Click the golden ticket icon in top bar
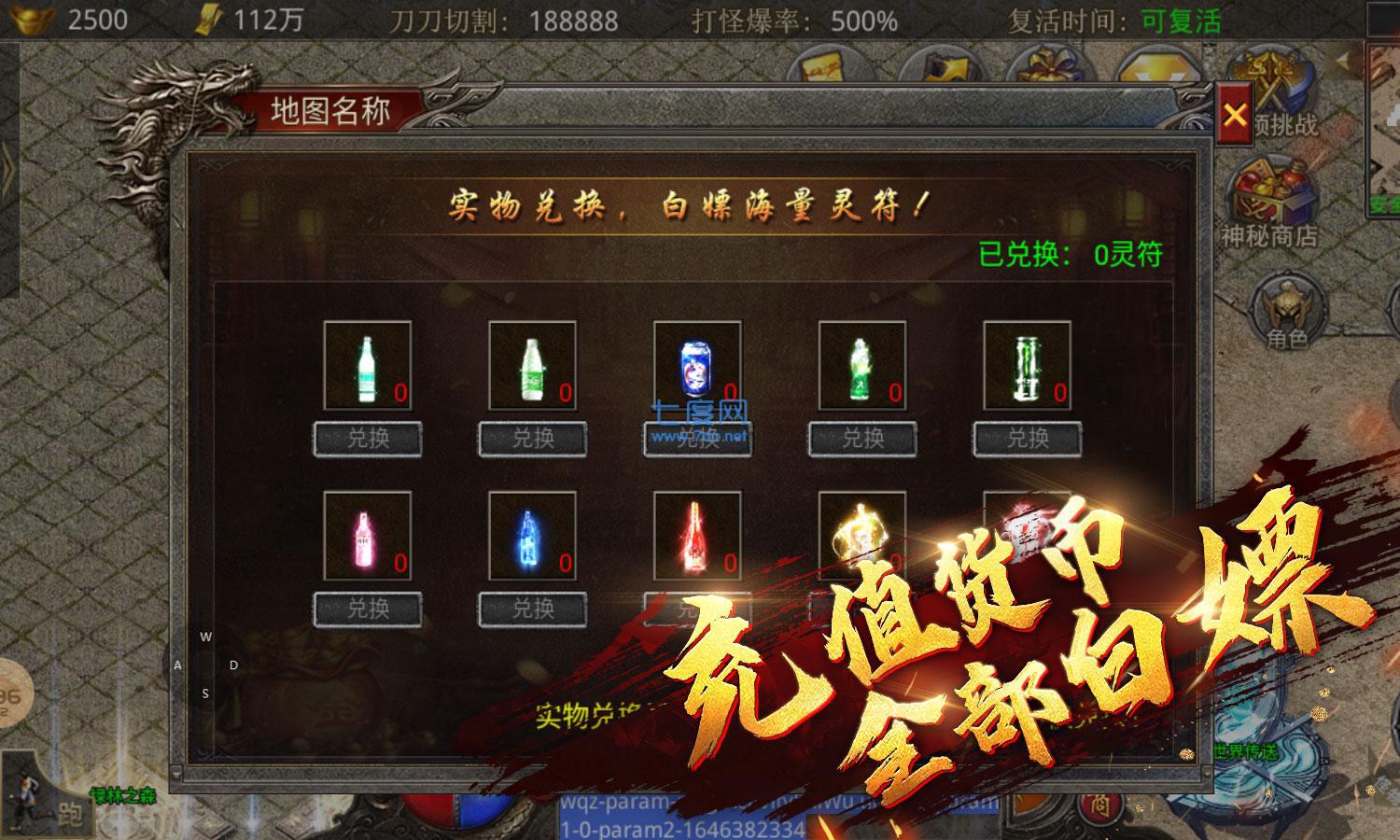The image size is (1400, 840). (819, 65)
